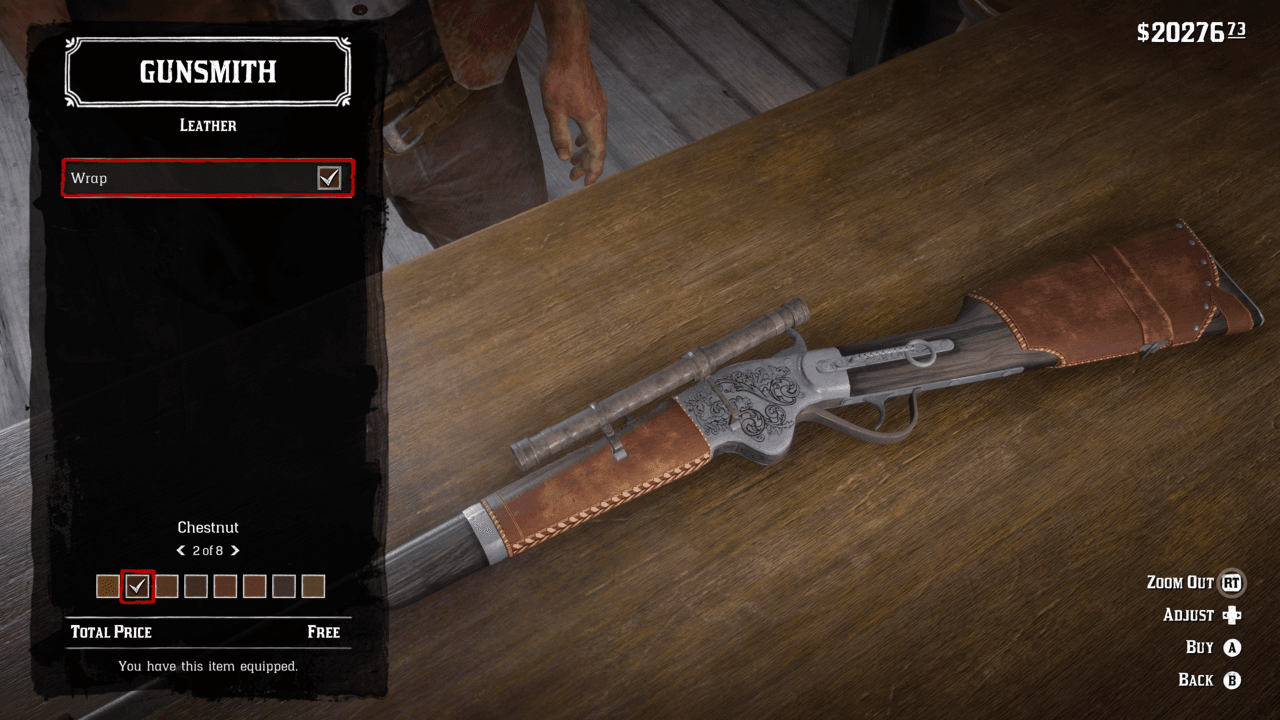Go to the previous leather color arrow
Viewport: 1280px width, 720px height.
(181, 551)
